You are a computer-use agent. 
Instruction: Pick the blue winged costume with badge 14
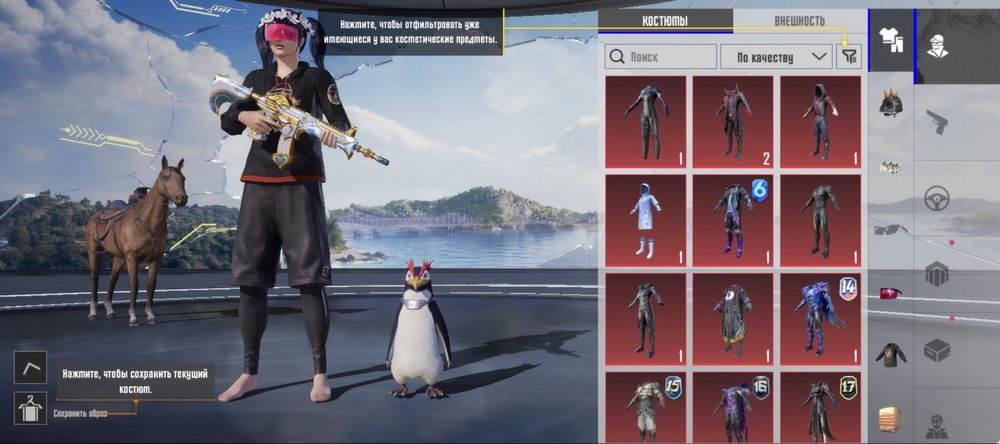pyautogui.click(x=820, y=318)
